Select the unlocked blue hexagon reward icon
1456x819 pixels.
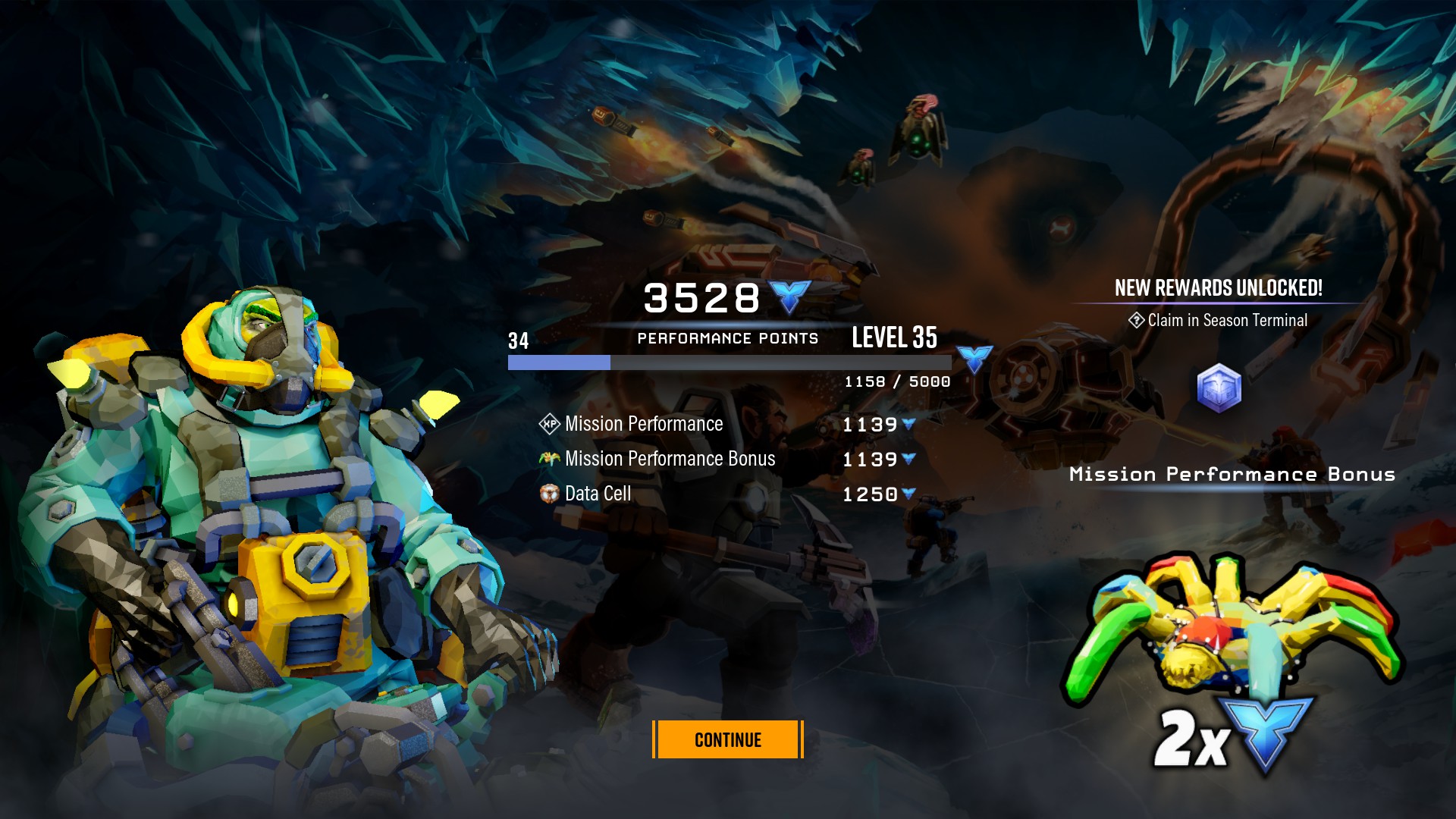tap(1219, 388)
